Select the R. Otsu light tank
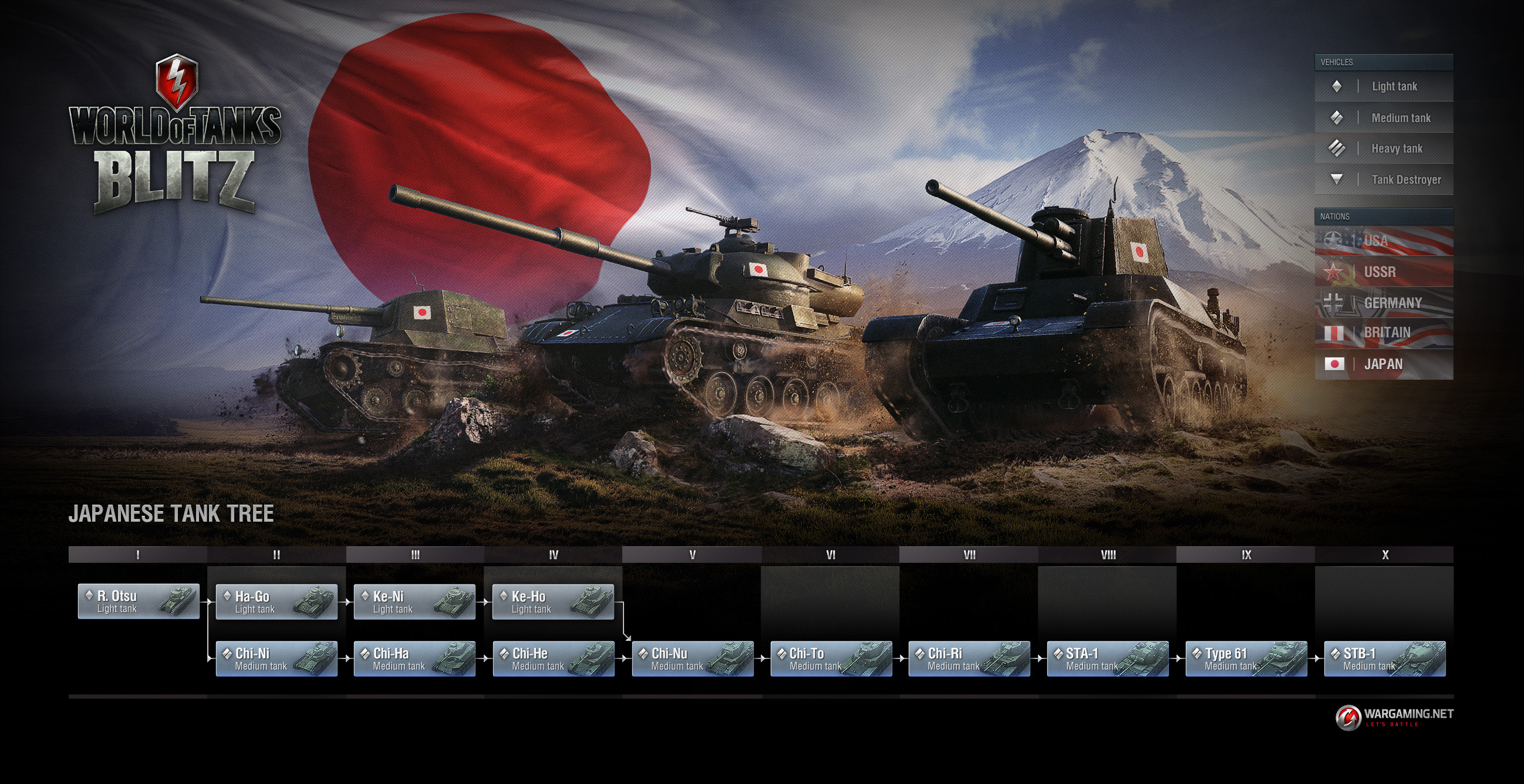This screenshot has width=1524, height=784. (x=139, y=601)
